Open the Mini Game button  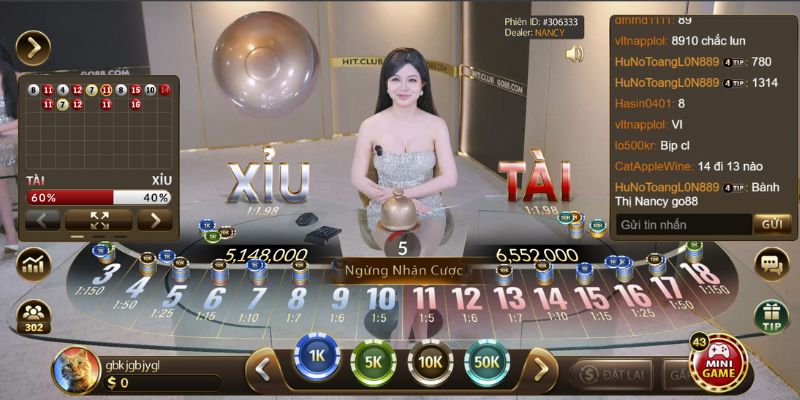[718, 364]
